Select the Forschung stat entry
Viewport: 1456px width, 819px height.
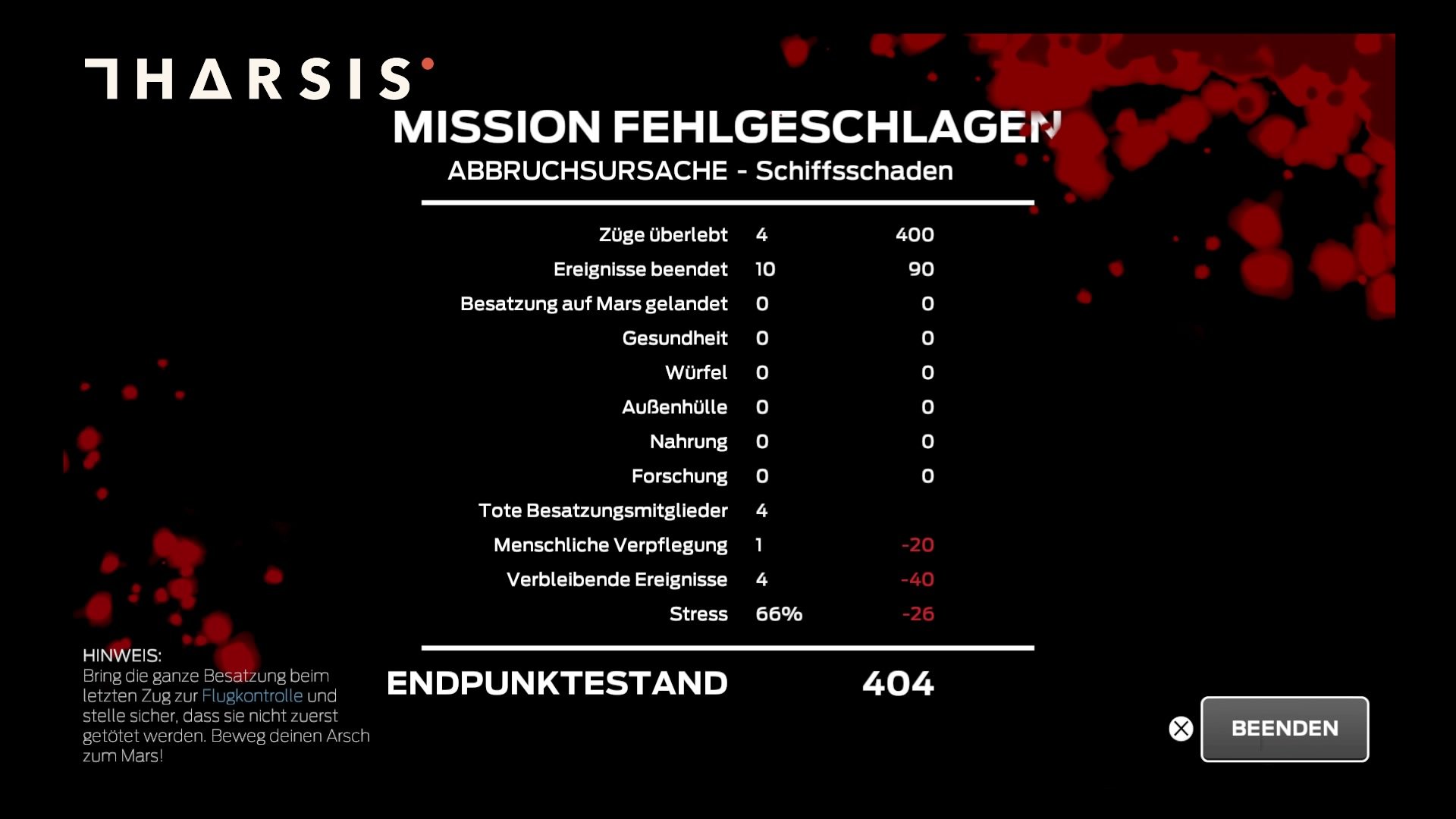679,476
